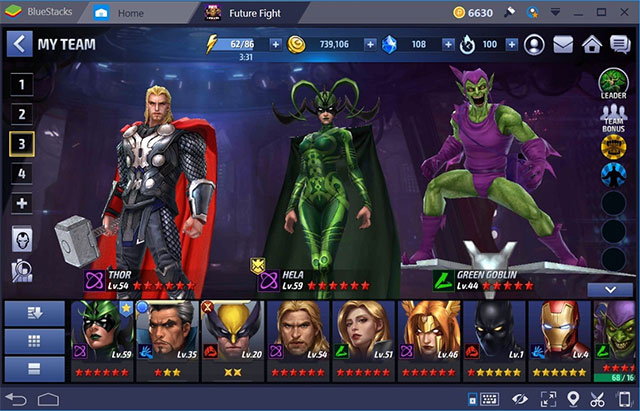Switch to team slot 1

coord(23,85)
